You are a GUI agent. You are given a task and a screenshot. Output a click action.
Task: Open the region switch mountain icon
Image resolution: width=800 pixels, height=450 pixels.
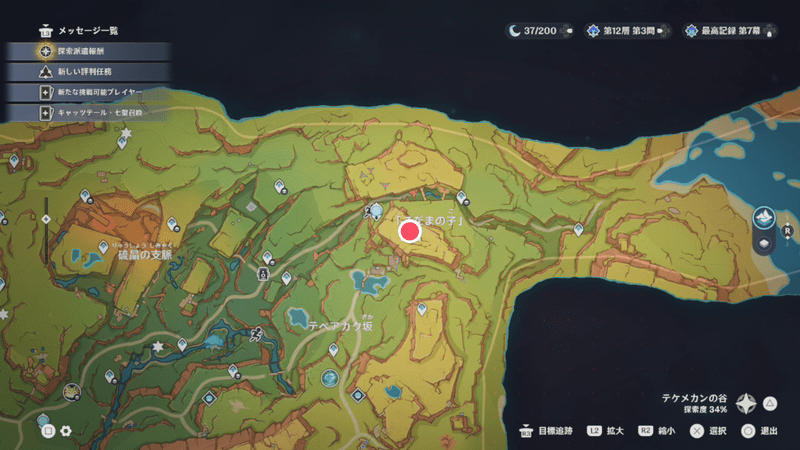pos(764,217)
